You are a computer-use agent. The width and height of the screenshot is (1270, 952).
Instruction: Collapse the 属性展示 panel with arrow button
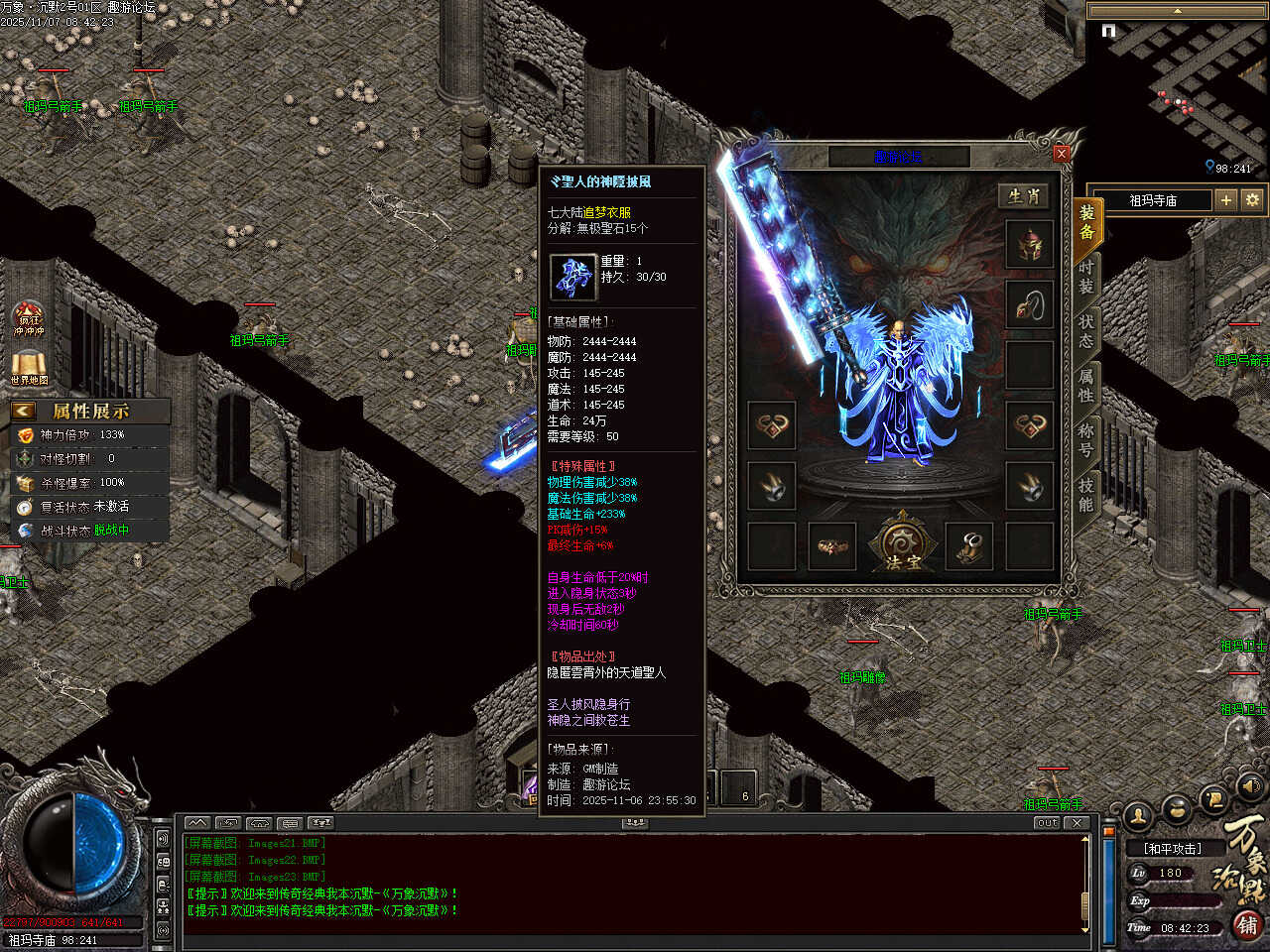coord(24,411)
